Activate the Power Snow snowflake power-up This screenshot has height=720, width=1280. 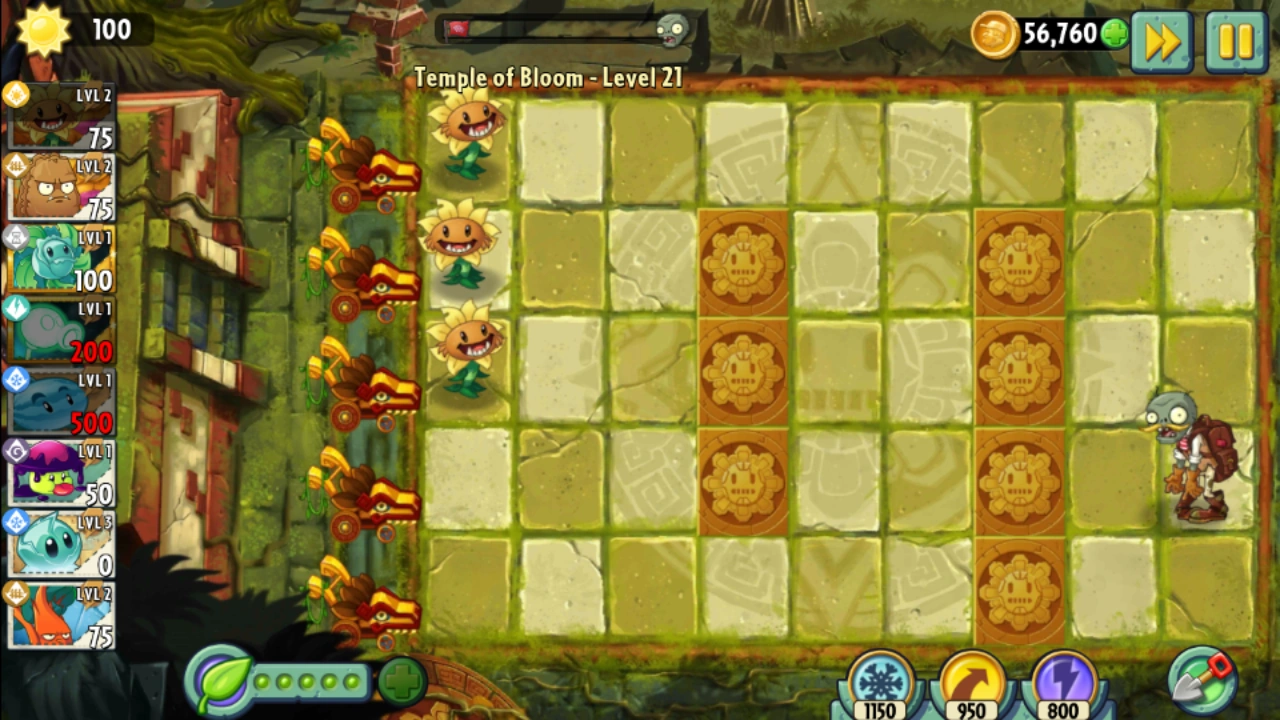pyautogui.click(x=878, y=680)
